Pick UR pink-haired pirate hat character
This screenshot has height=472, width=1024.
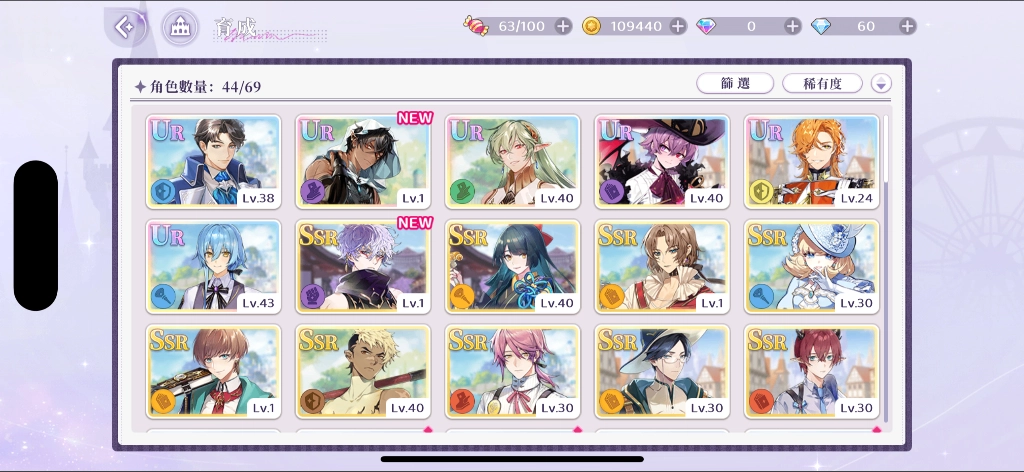[x=662, y=162]
